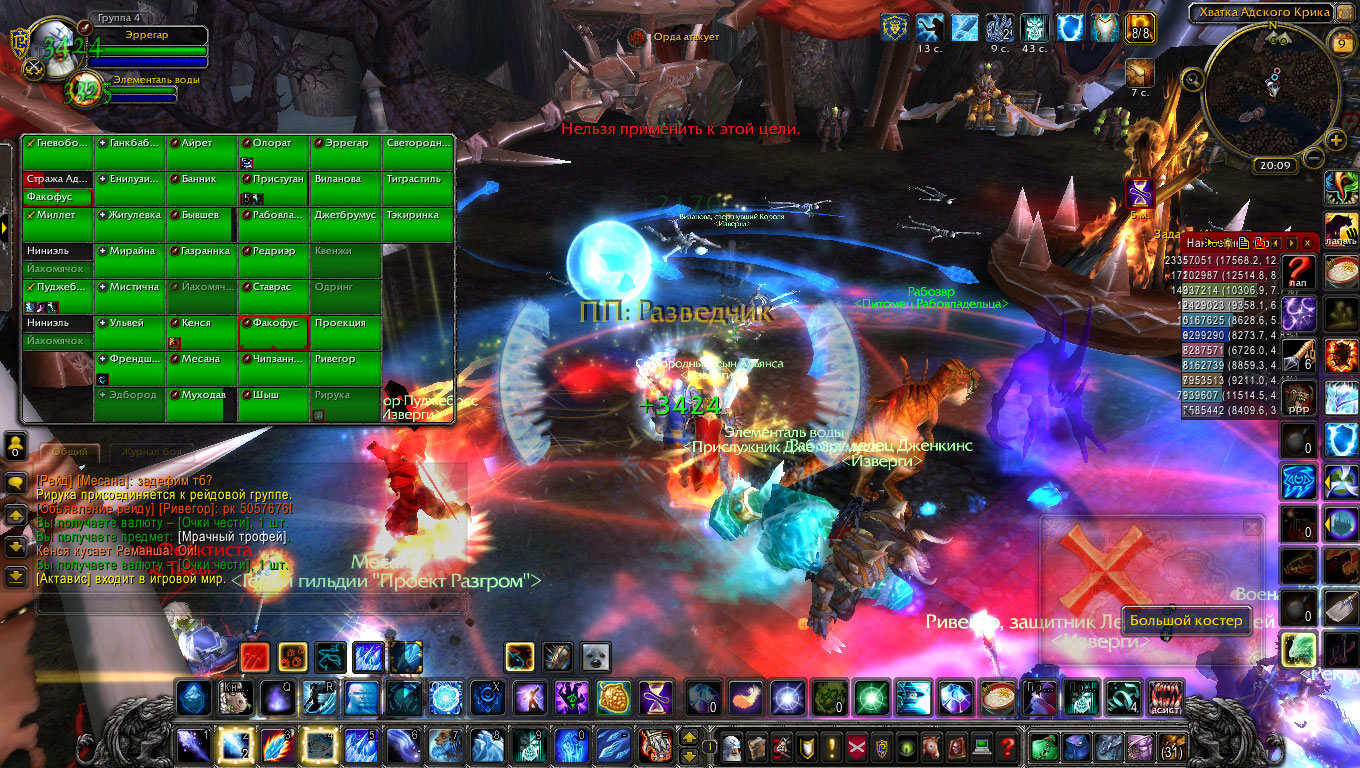Viewport: 1360px width, 768px height.
Task: Toggle the minimap tracking magnifier icon
Action: (x=1192, y=79)
